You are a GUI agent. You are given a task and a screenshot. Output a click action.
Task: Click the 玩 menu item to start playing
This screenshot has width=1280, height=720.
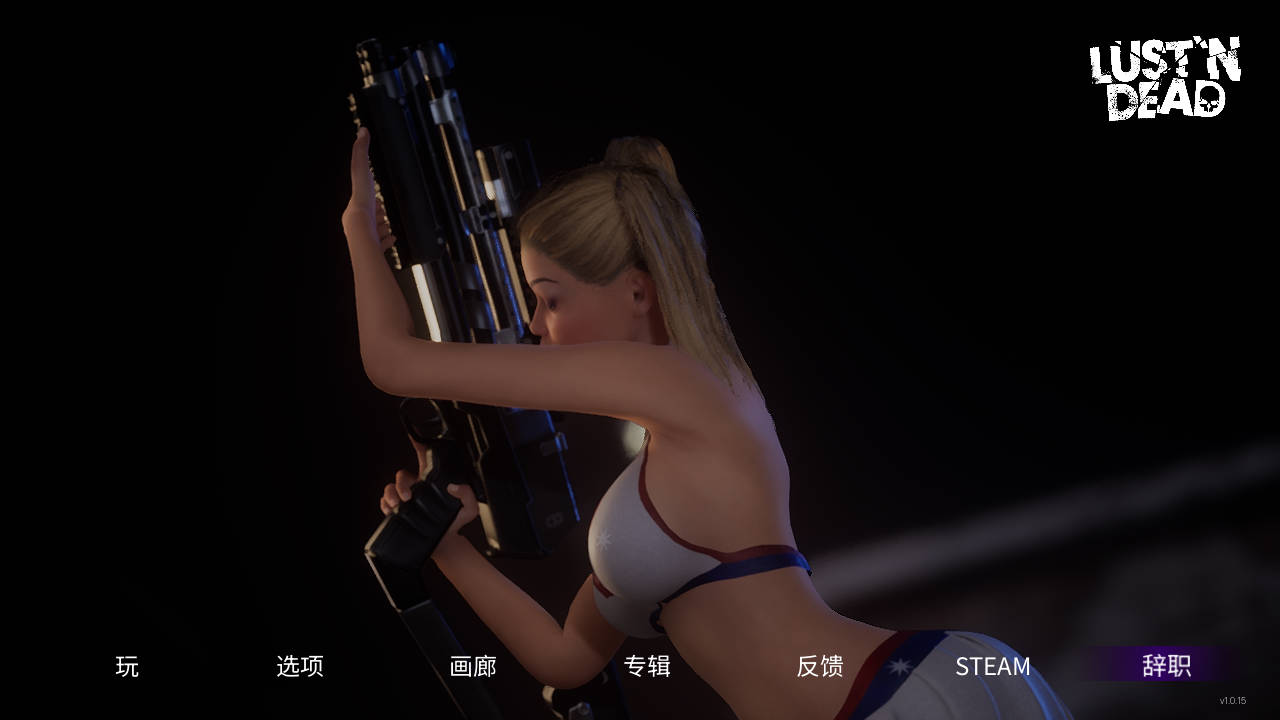[126, 666]
